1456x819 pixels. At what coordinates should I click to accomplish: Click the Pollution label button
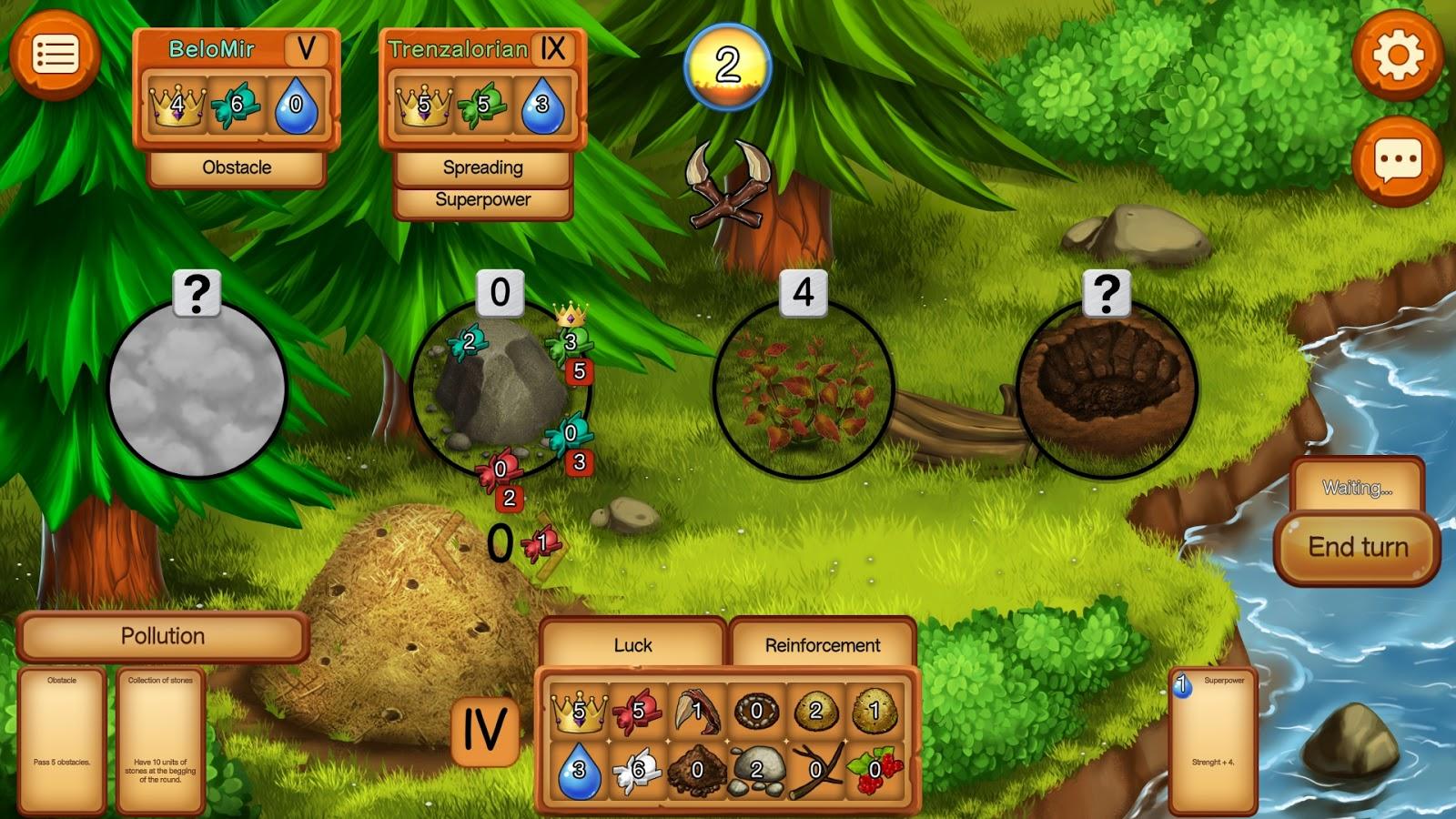(163, 636)
